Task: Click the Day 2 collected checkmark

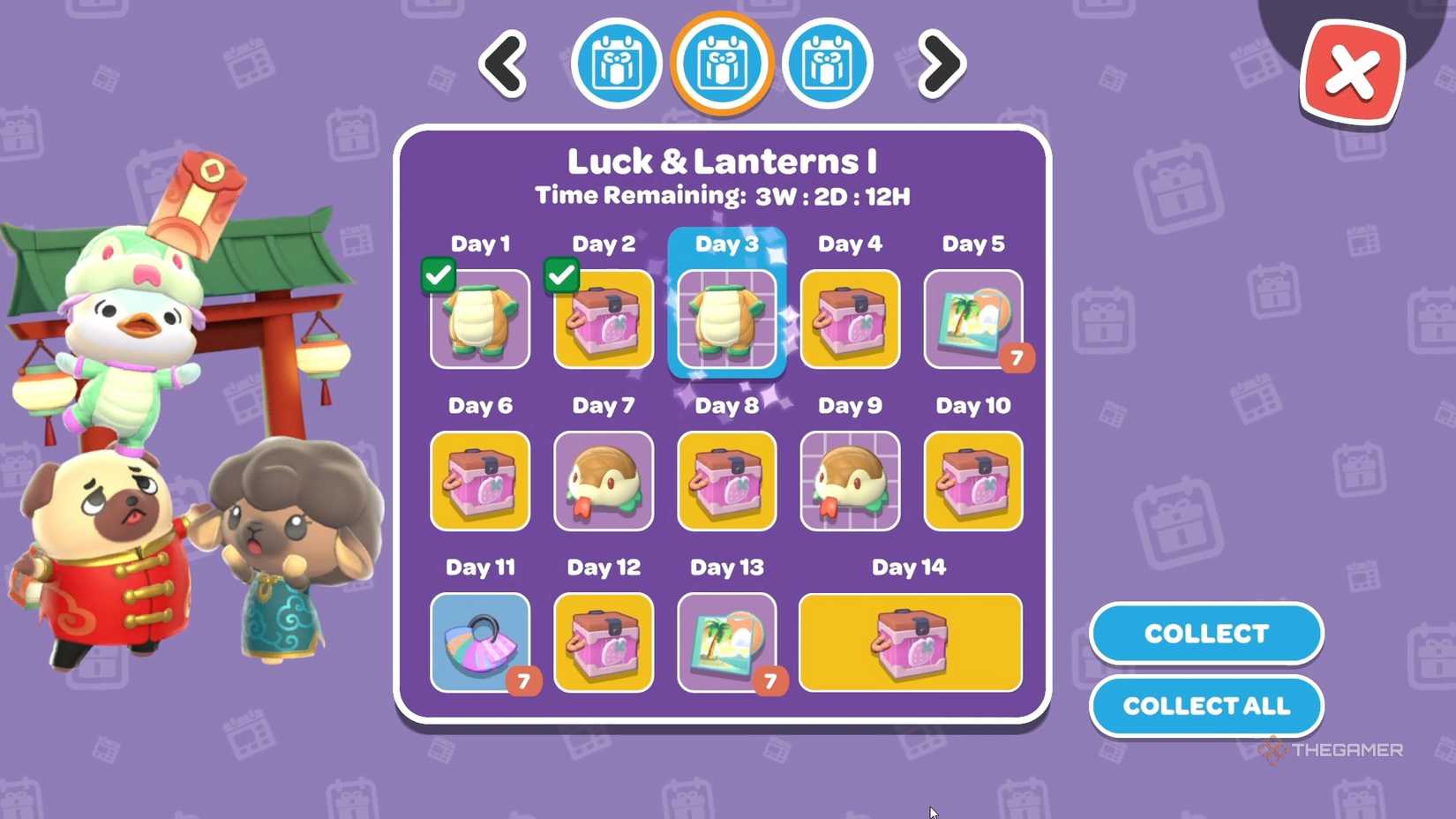Action: [x=562, y=275]
